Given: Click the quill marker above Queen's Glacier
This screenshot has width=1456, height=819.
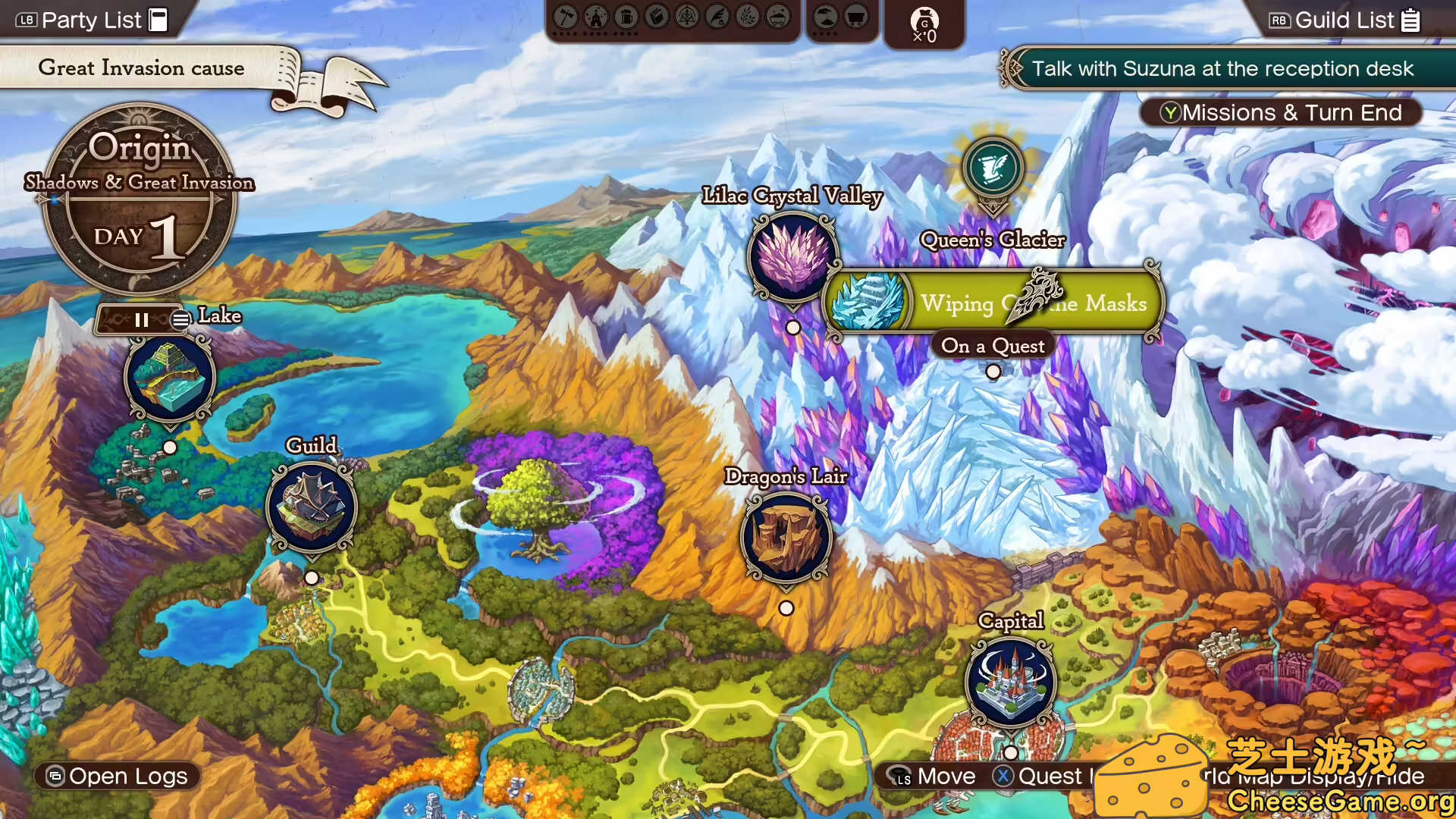Looking at the screenshot, I should pyautogui.click(x=993, y=168).
